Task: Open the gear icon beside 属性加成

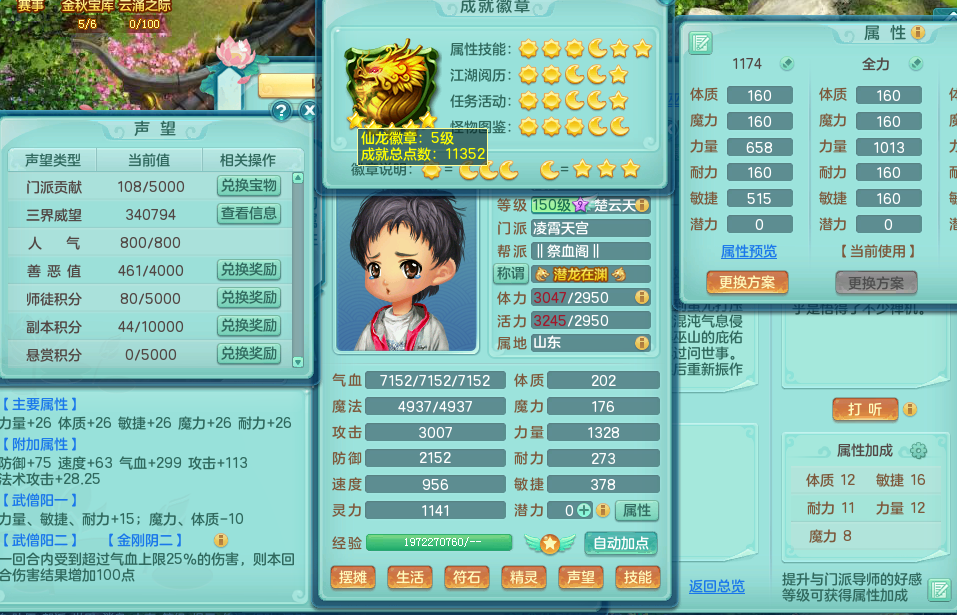Action: 918,451
